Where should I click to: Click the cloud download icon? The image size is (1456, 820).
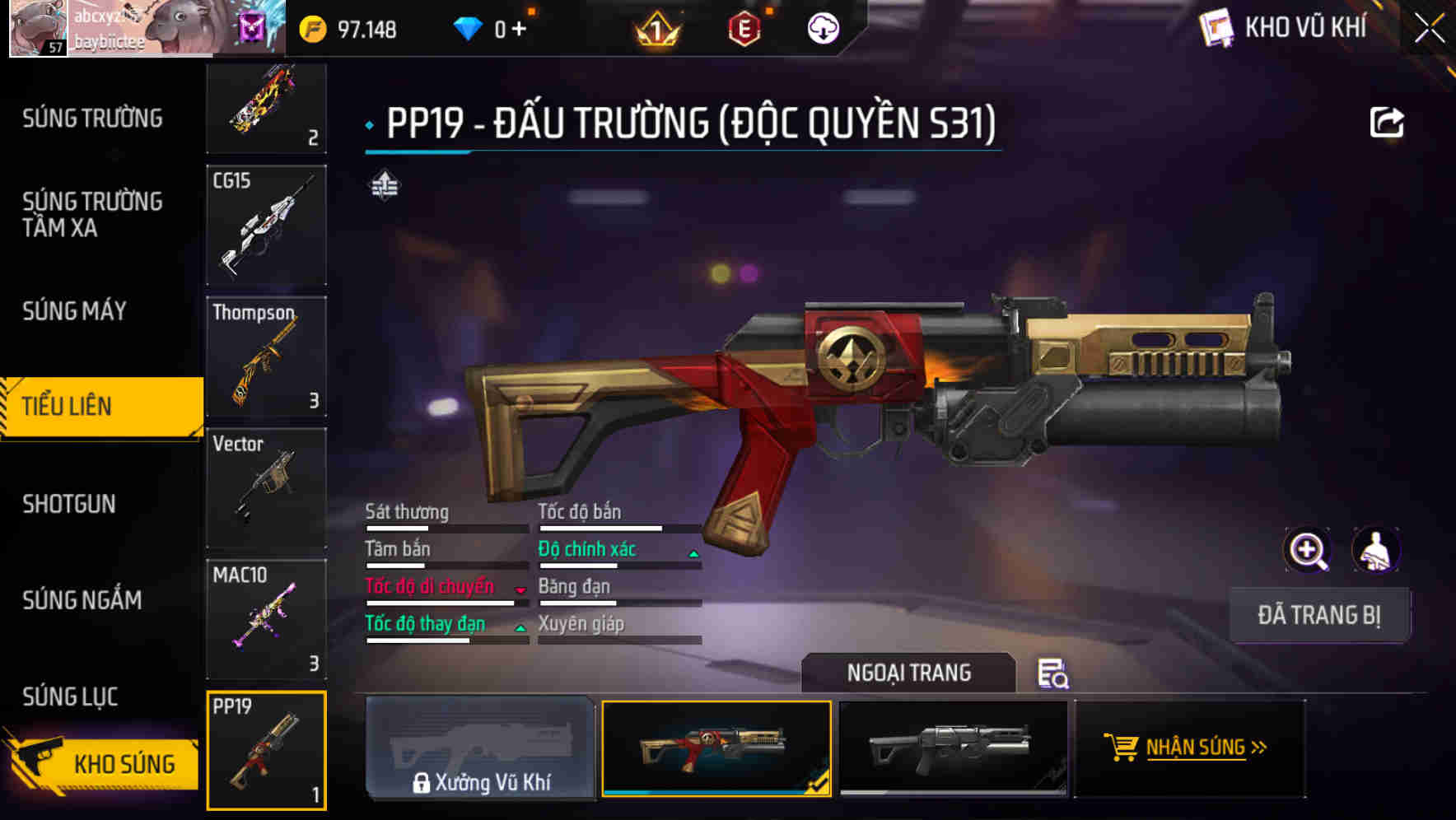pos(823,27)
